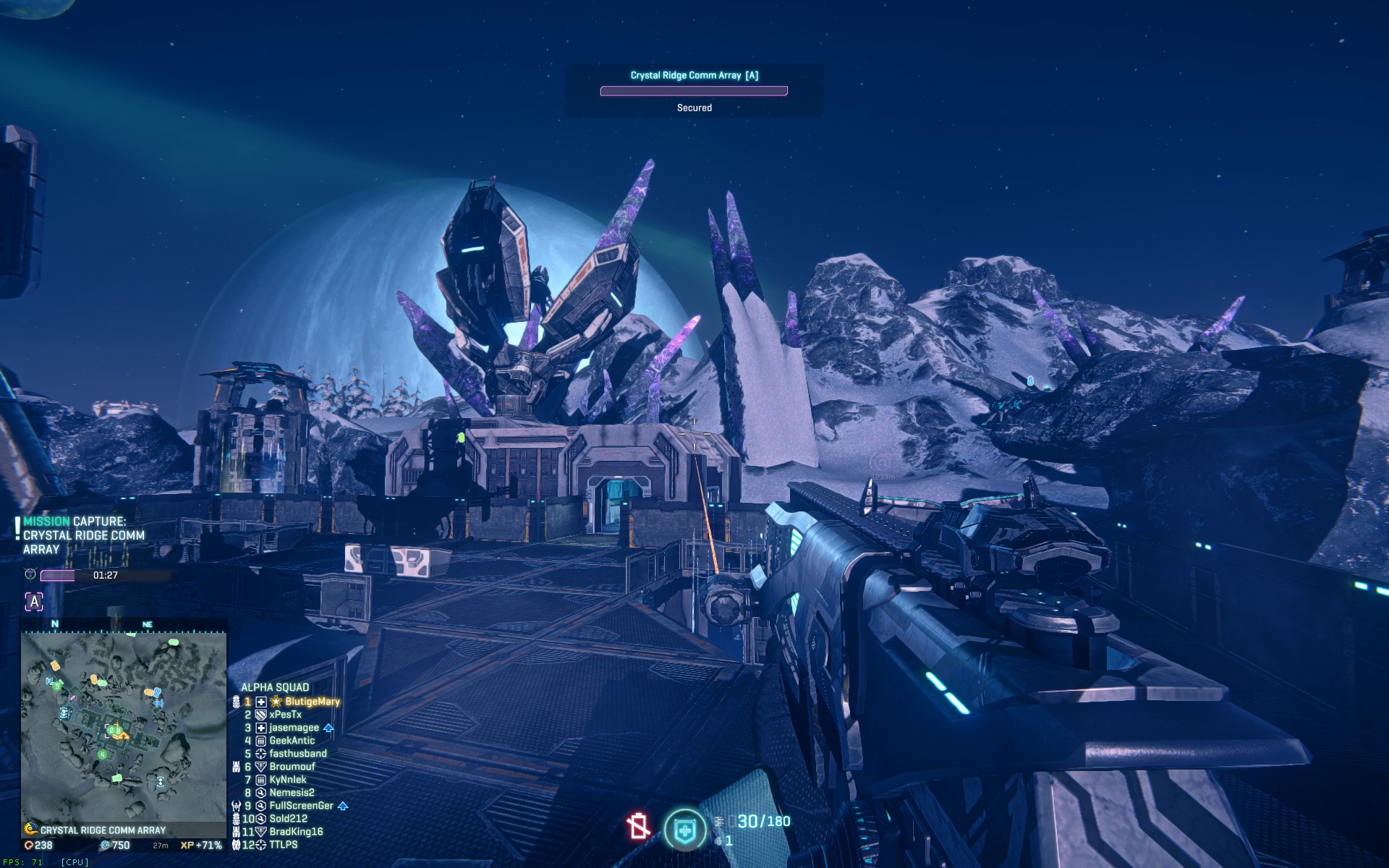Select squad leader BlutigeMary in squad list
The height and width of the screenshot is (868, 1389).
click(x=312, y=702)
